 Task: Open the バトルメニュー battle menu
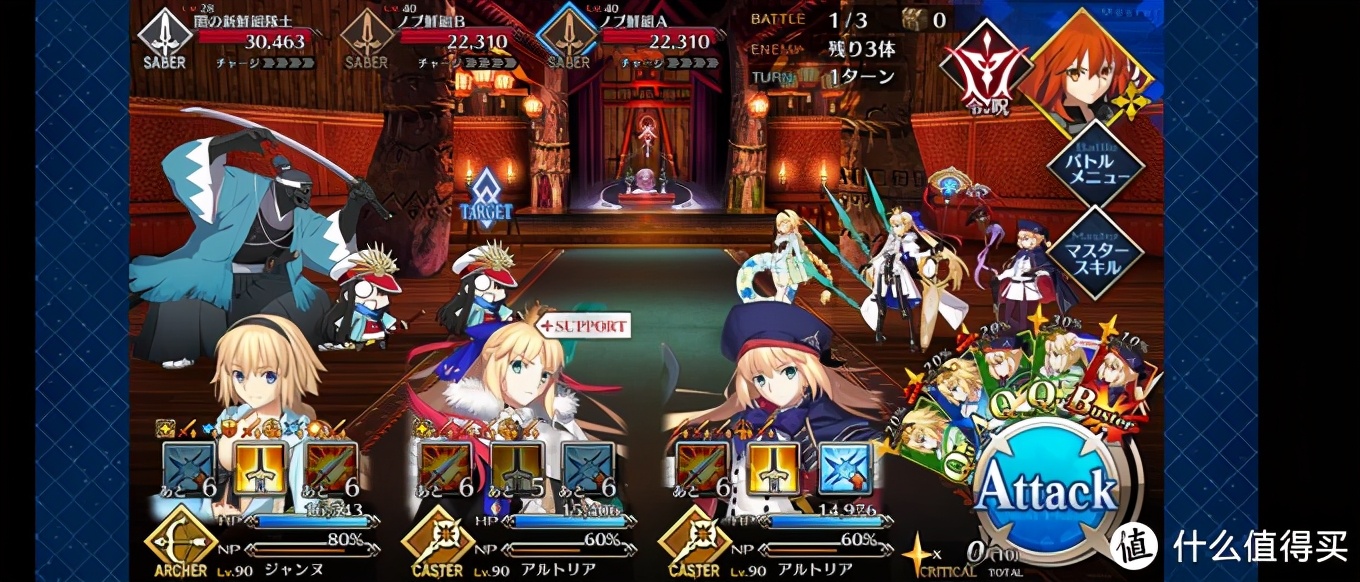pos(1095,165)
